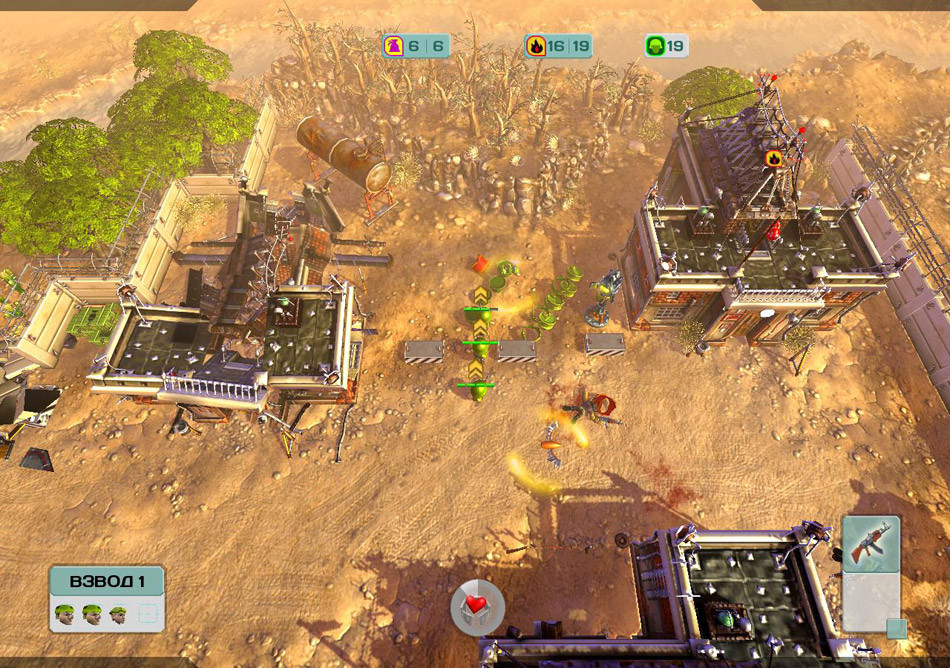This screenshot has width=950, height=668.
Task: Activate the red heart heal button
Action: tap(477, 607)
